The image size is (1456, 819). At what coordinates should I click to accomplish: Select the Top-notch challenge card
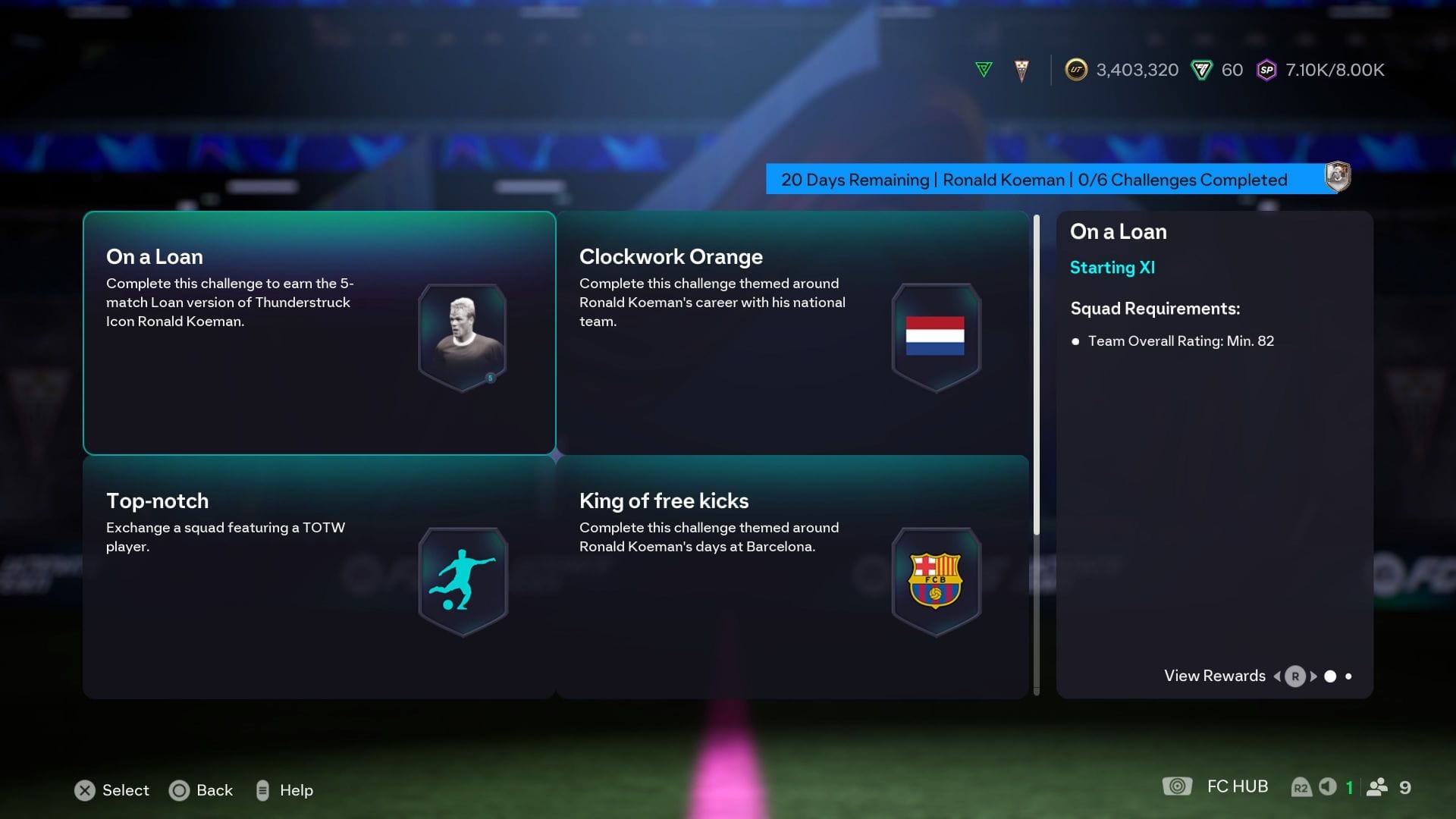click(318, 576)
